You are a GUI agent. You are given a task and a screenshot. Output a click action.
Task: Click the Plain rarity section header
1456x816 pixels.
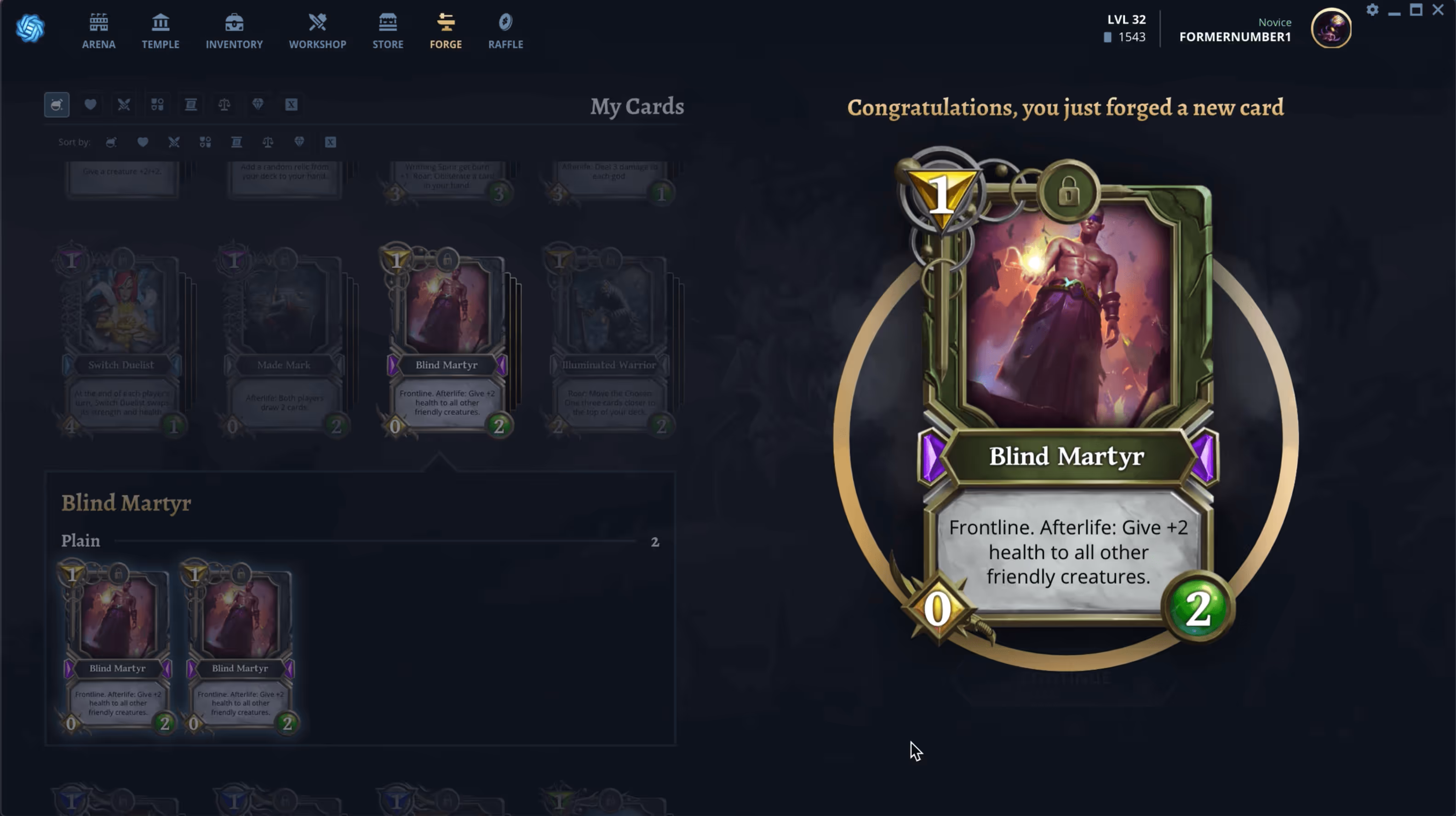pyautogui.click(x=80, y=540)
